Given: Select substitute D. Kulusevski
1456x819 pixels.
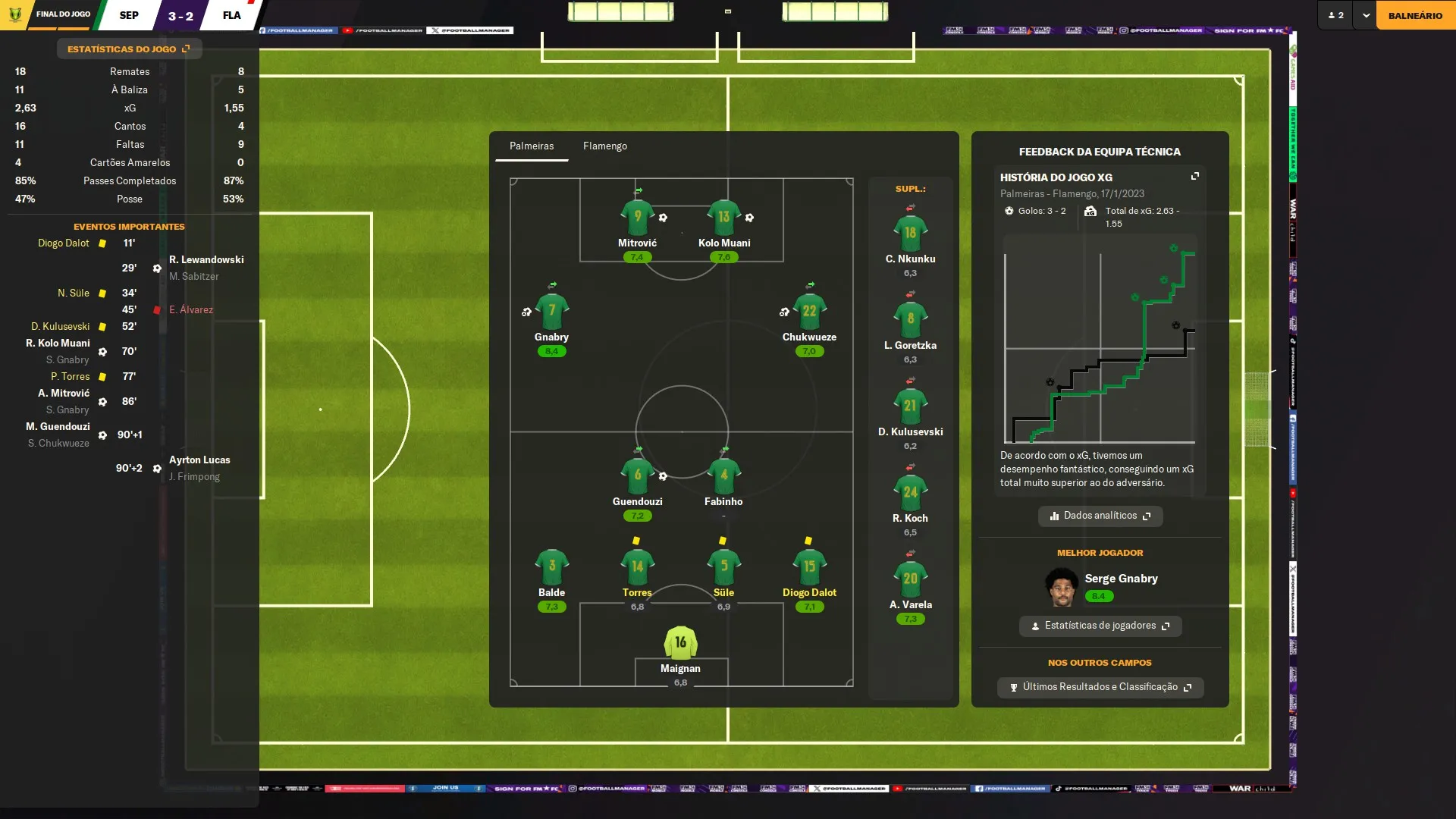Looking at the screenshot, I should (x=910, y=406).
